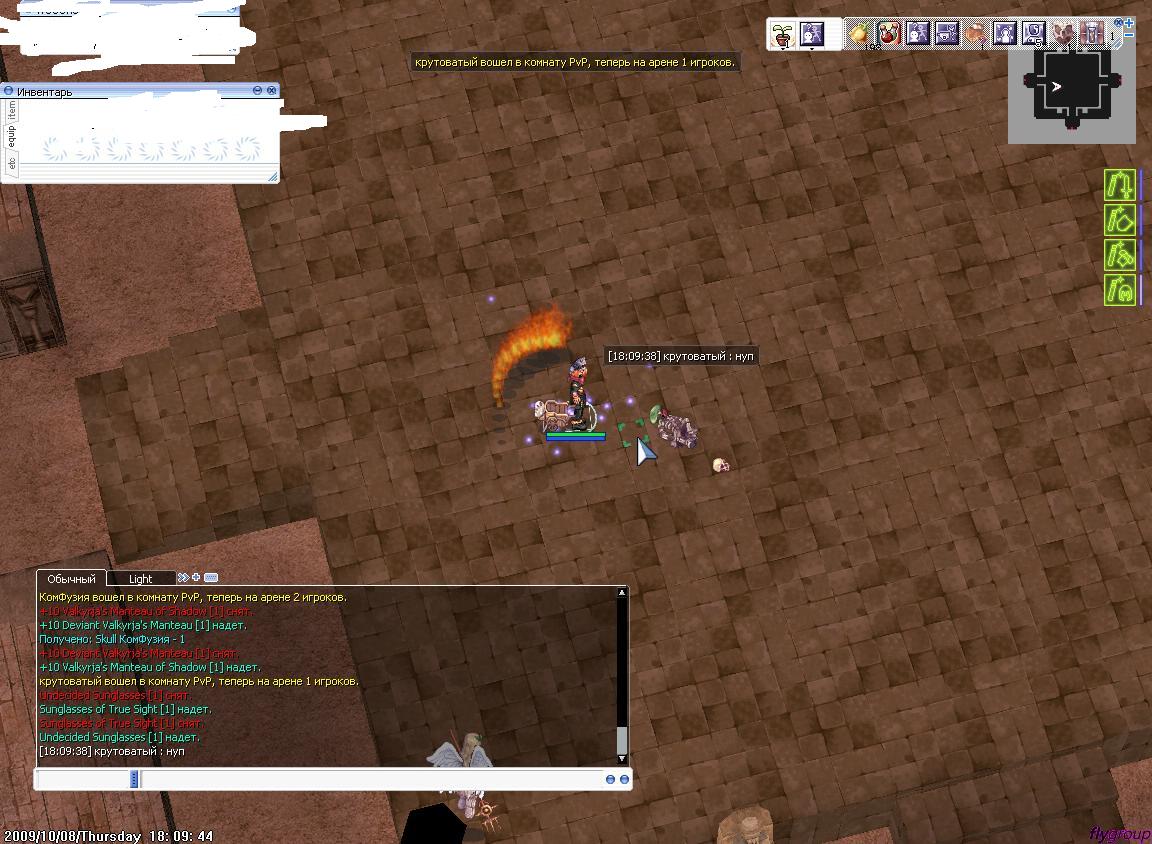Click the whisper name field in chat bar
Viewport: 1152px width, 844px height.
click(x=84, y=779)
